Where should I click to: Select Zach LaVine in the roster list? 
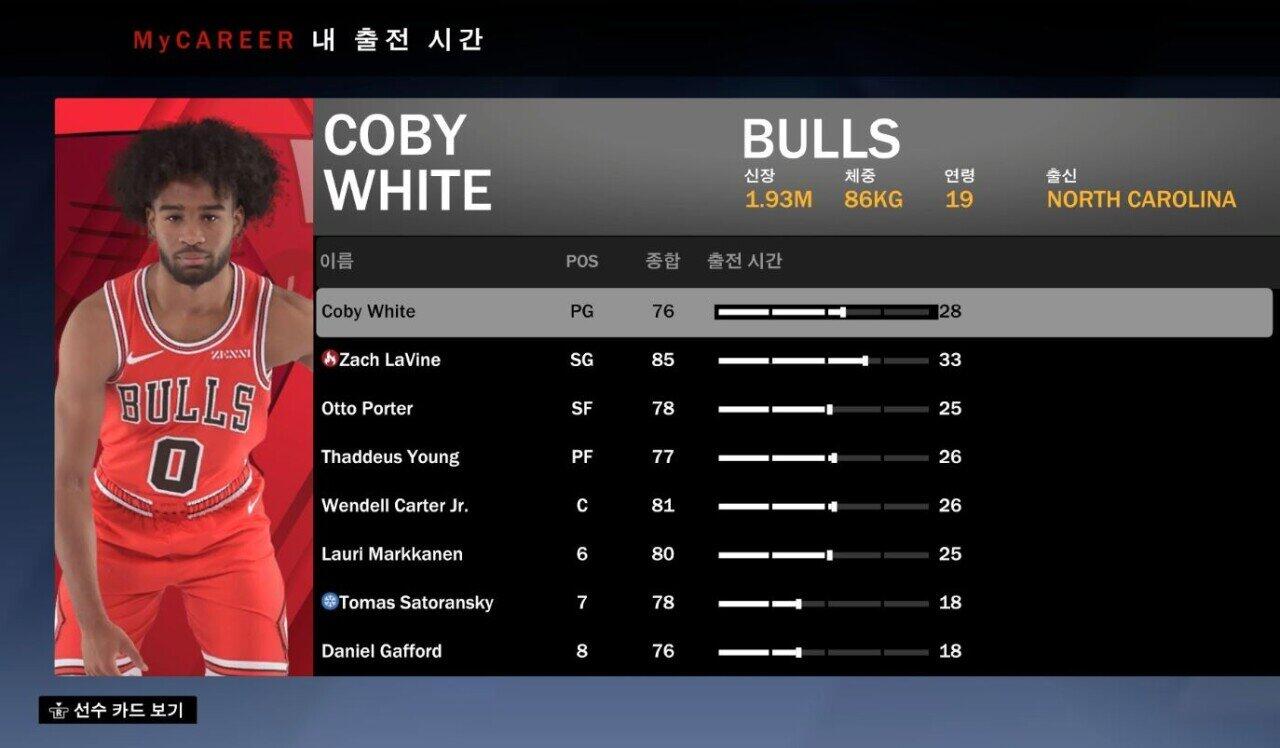tap(389, 360)
